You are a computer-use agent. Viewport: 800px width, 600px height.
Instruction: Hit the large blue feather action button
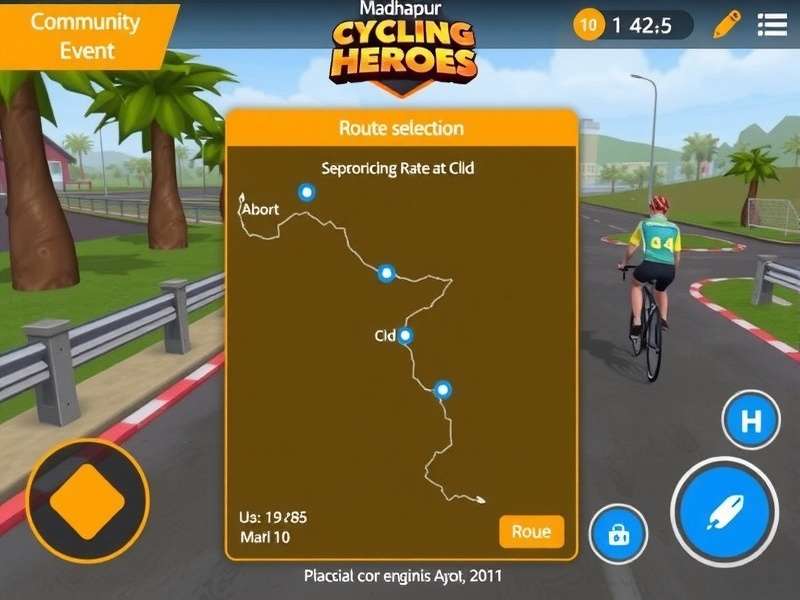tap(725, 511)
